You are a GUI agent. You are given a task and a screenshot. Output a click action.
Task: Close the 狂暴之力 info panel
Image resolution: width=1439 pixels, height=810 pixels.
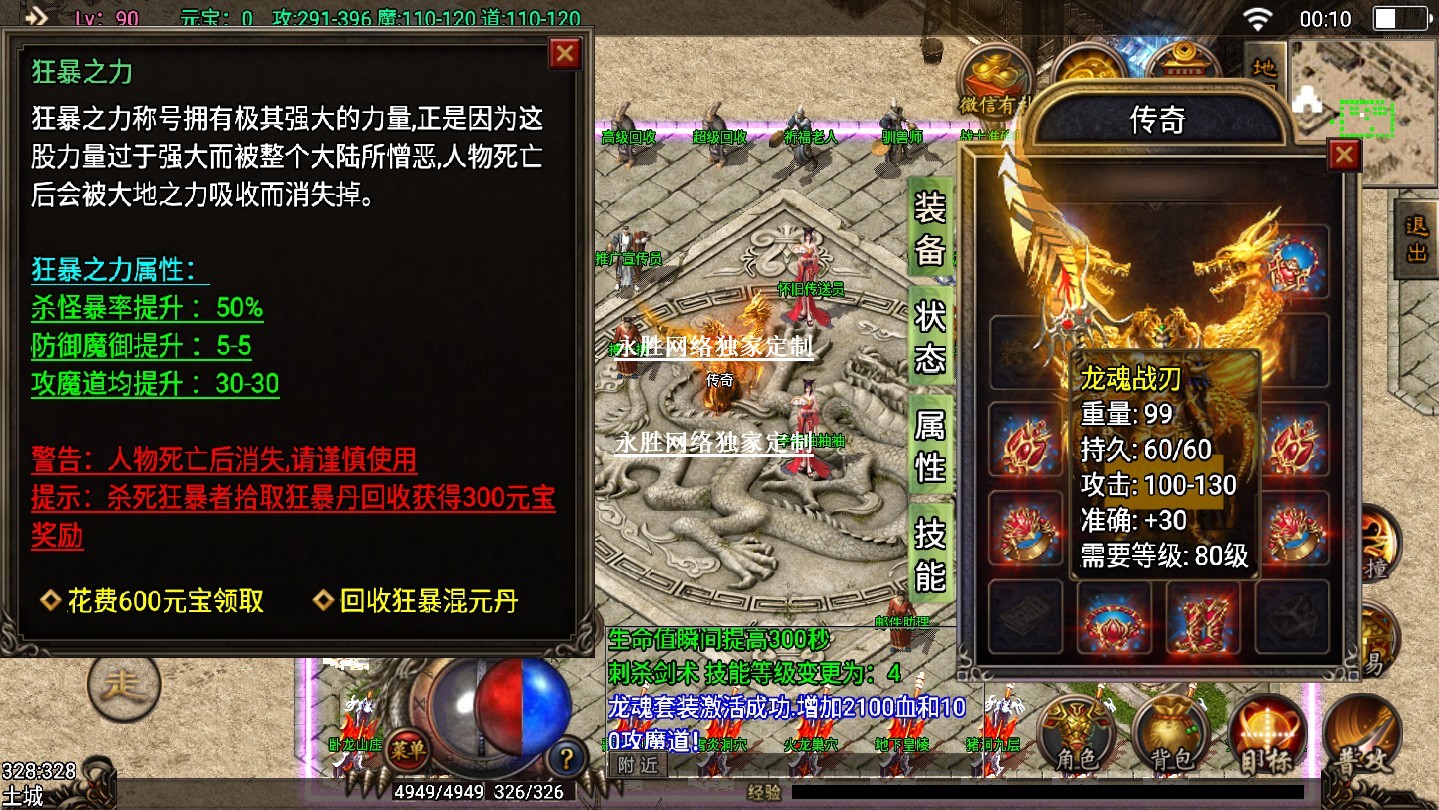click(565, 53)
